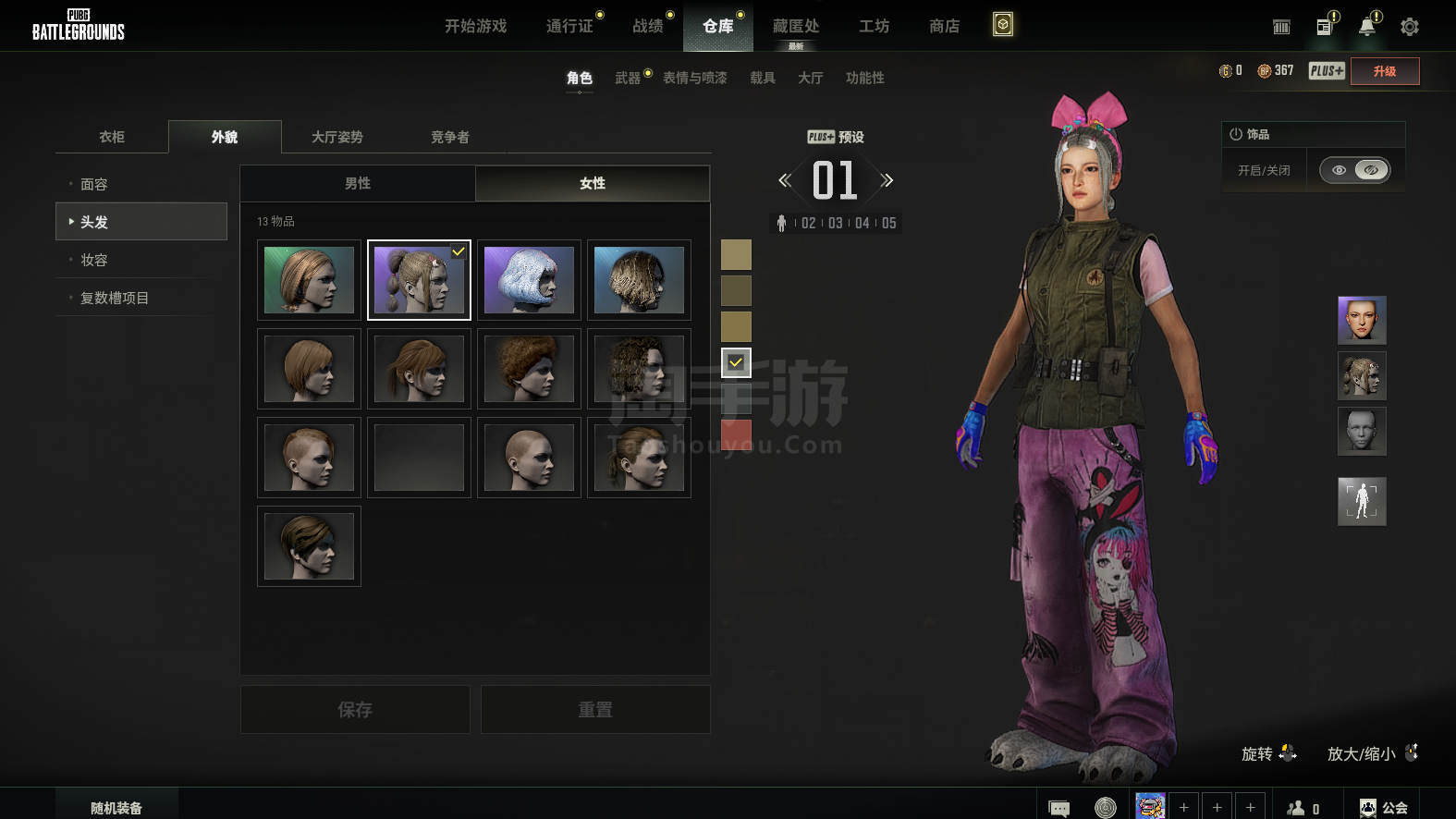Open the 衣柜 wardrobe tab
This screenshot has width=1456, height=819.
pyautogui.click(x=112, y=137)
